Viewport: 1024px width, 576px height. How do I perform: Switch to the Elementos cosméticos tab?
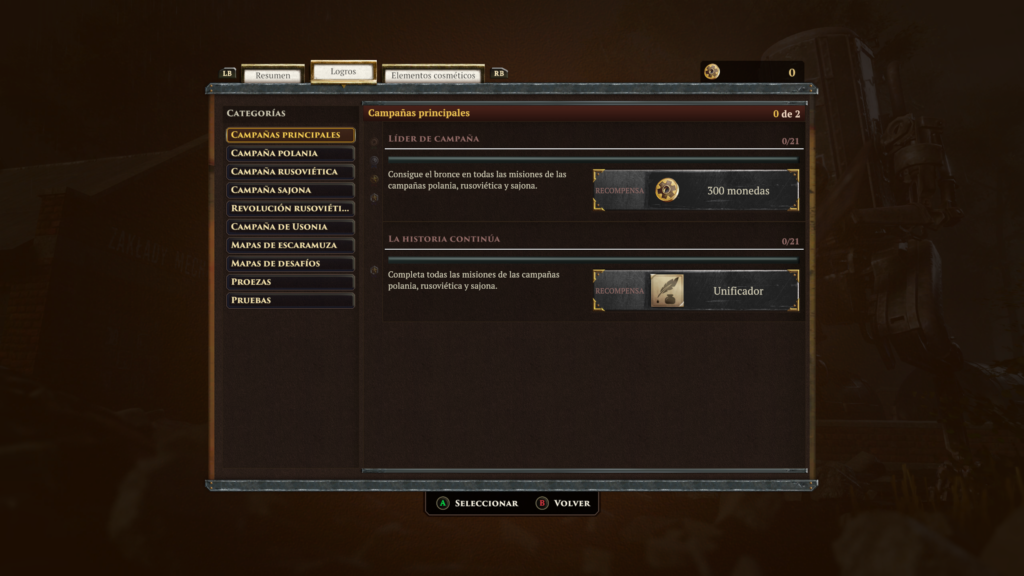pyautogui.click(x=433, y=75)
